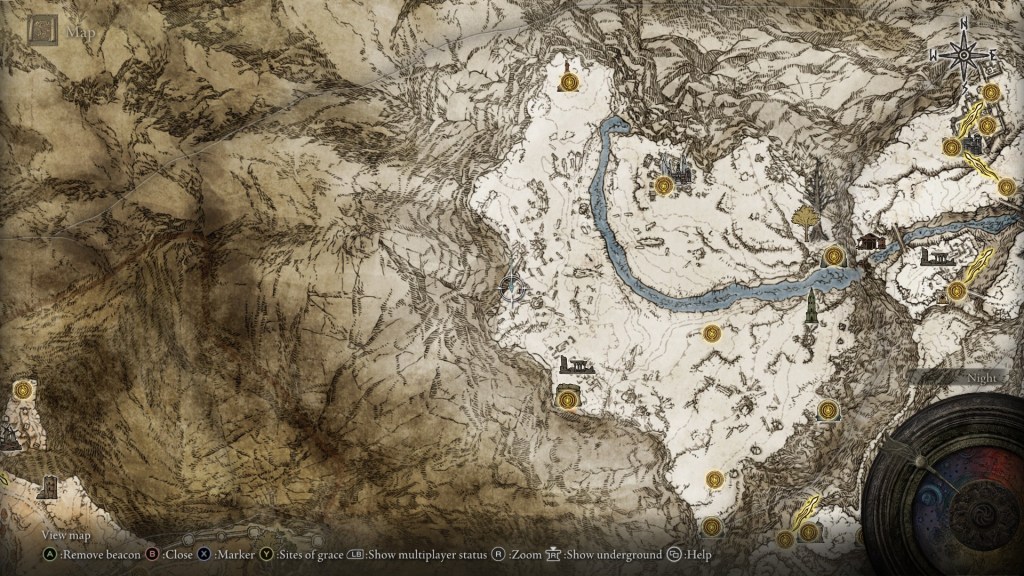Select the grace marker at the castle ruins
1024x576 pixels.
pos(665,184)
